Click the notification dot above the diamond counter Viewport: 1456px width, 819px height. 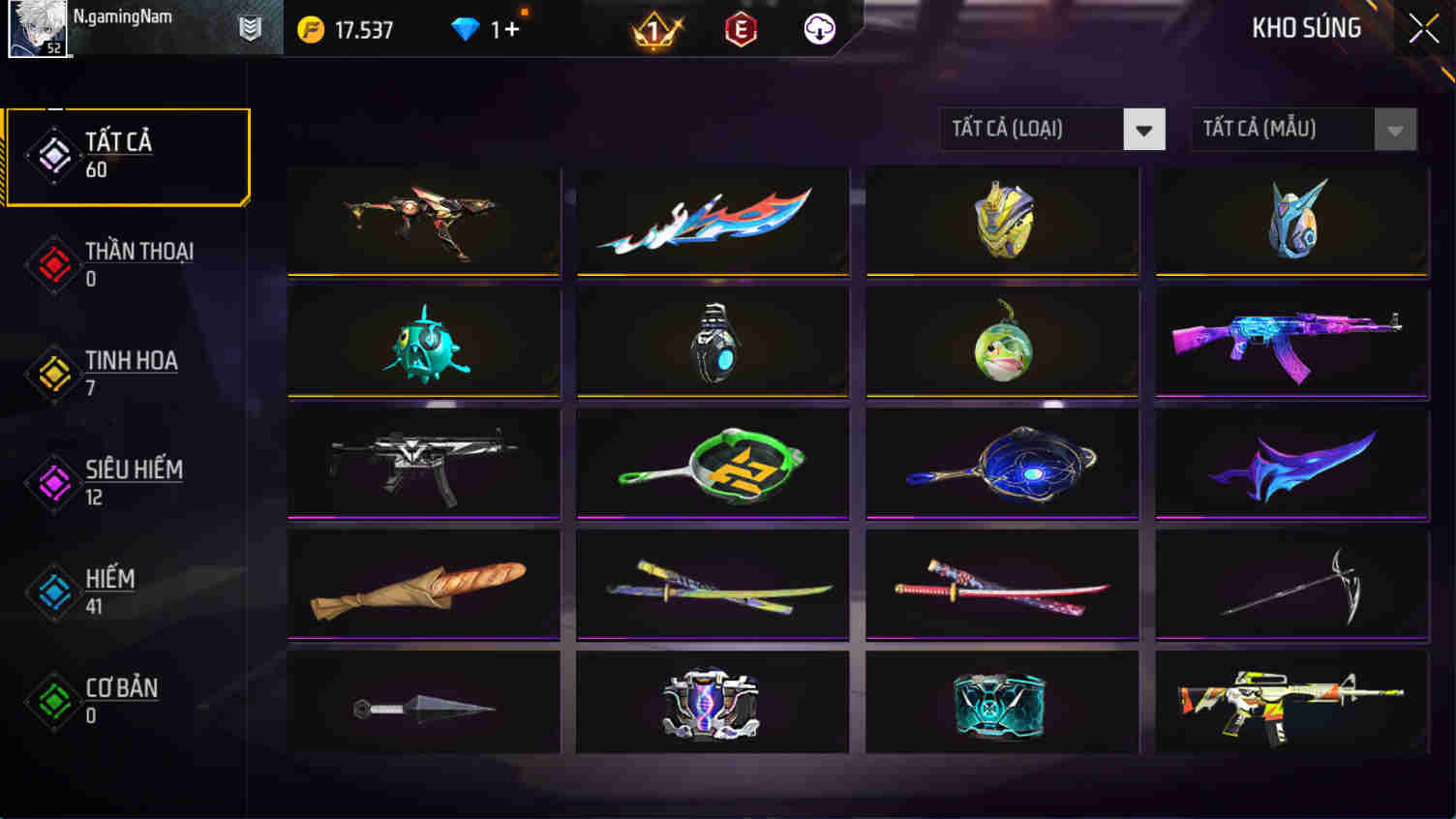coord(522,11)
